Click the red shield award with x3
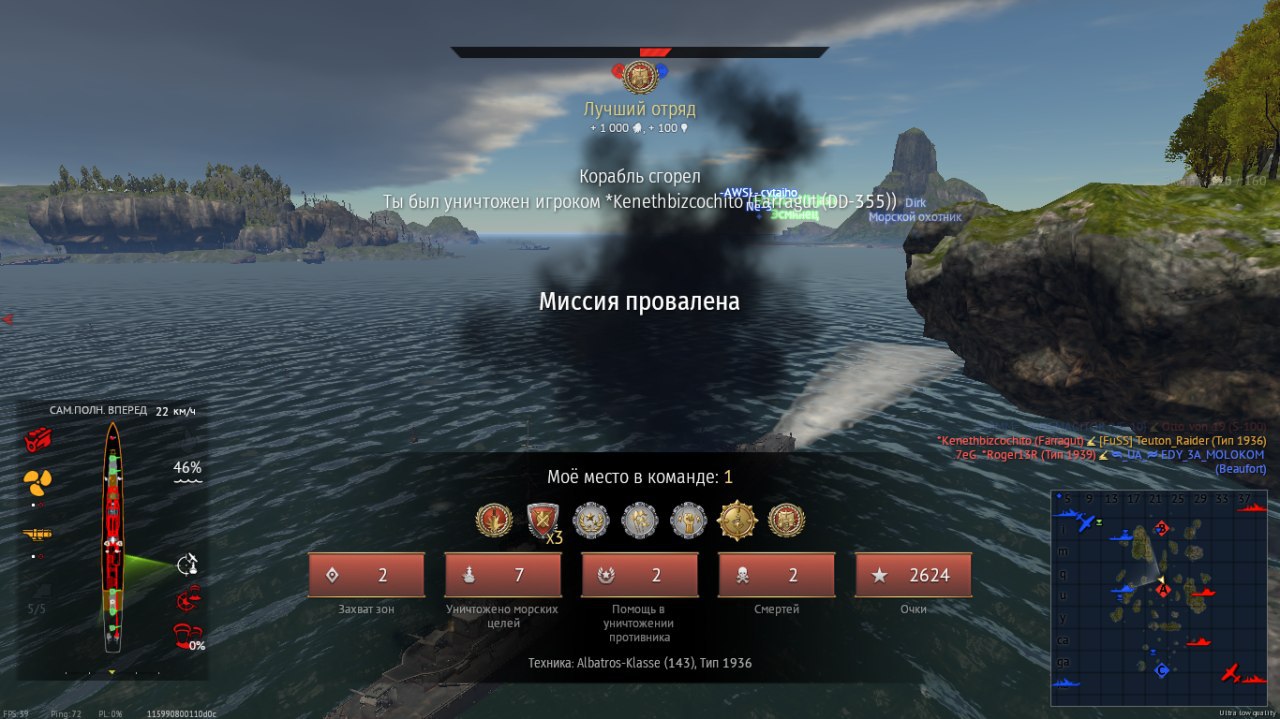Viewport: 1280px width, 719px height. click(542, 520)
